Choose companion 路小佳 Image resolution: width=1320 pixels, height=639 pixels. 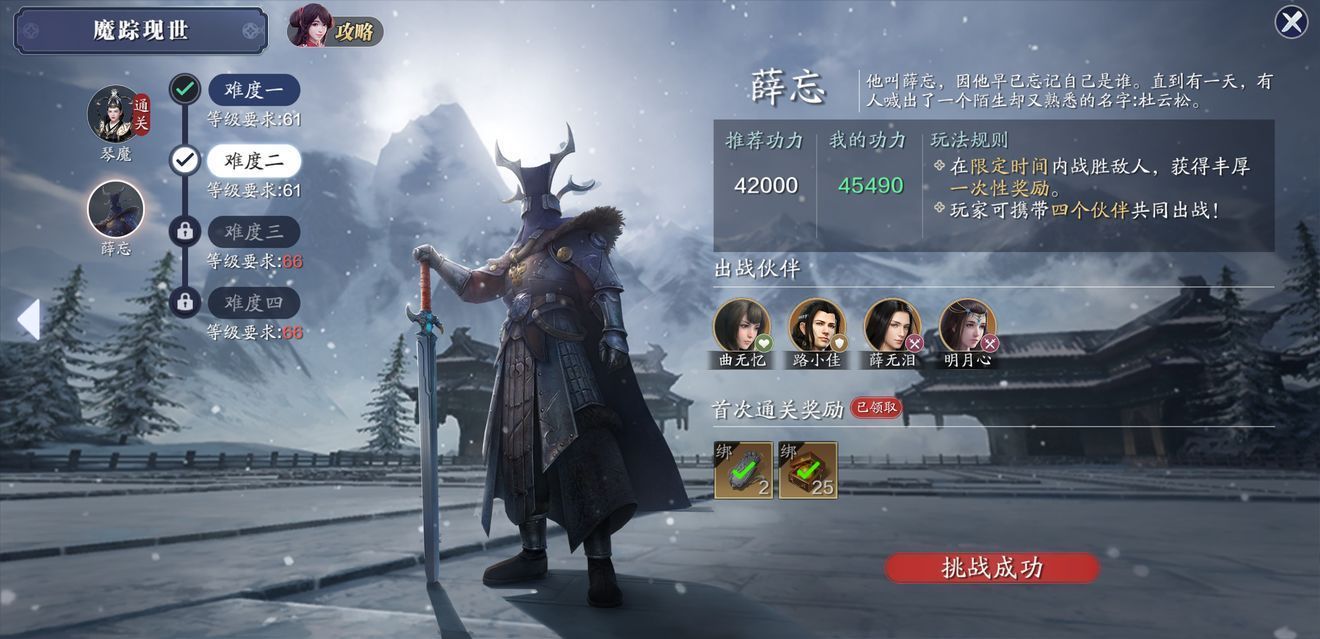(816, 326)
